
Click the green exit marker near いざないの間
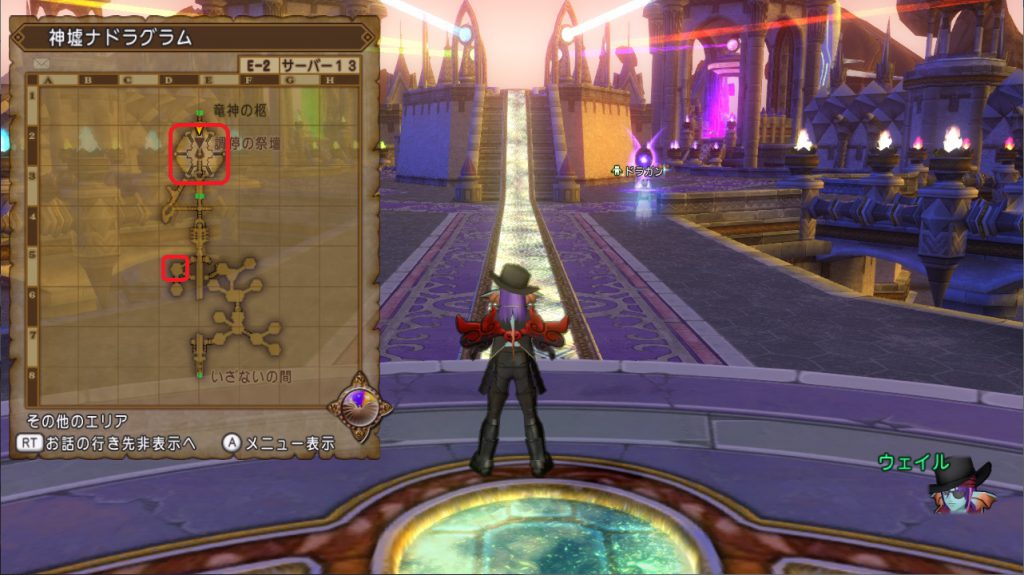tap(201, 375)
